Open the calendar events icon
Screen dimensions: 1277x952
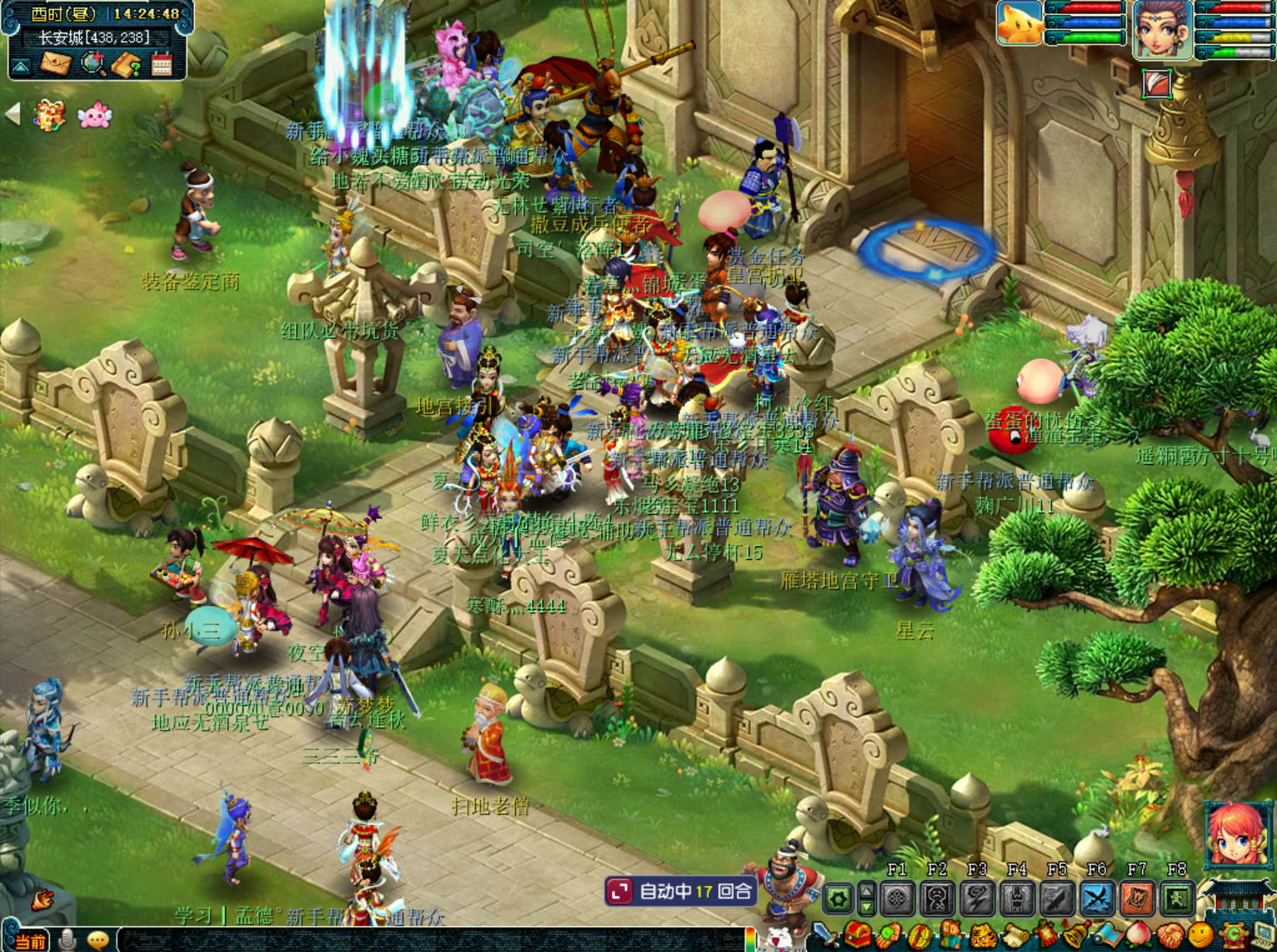[x=162, y=64]
